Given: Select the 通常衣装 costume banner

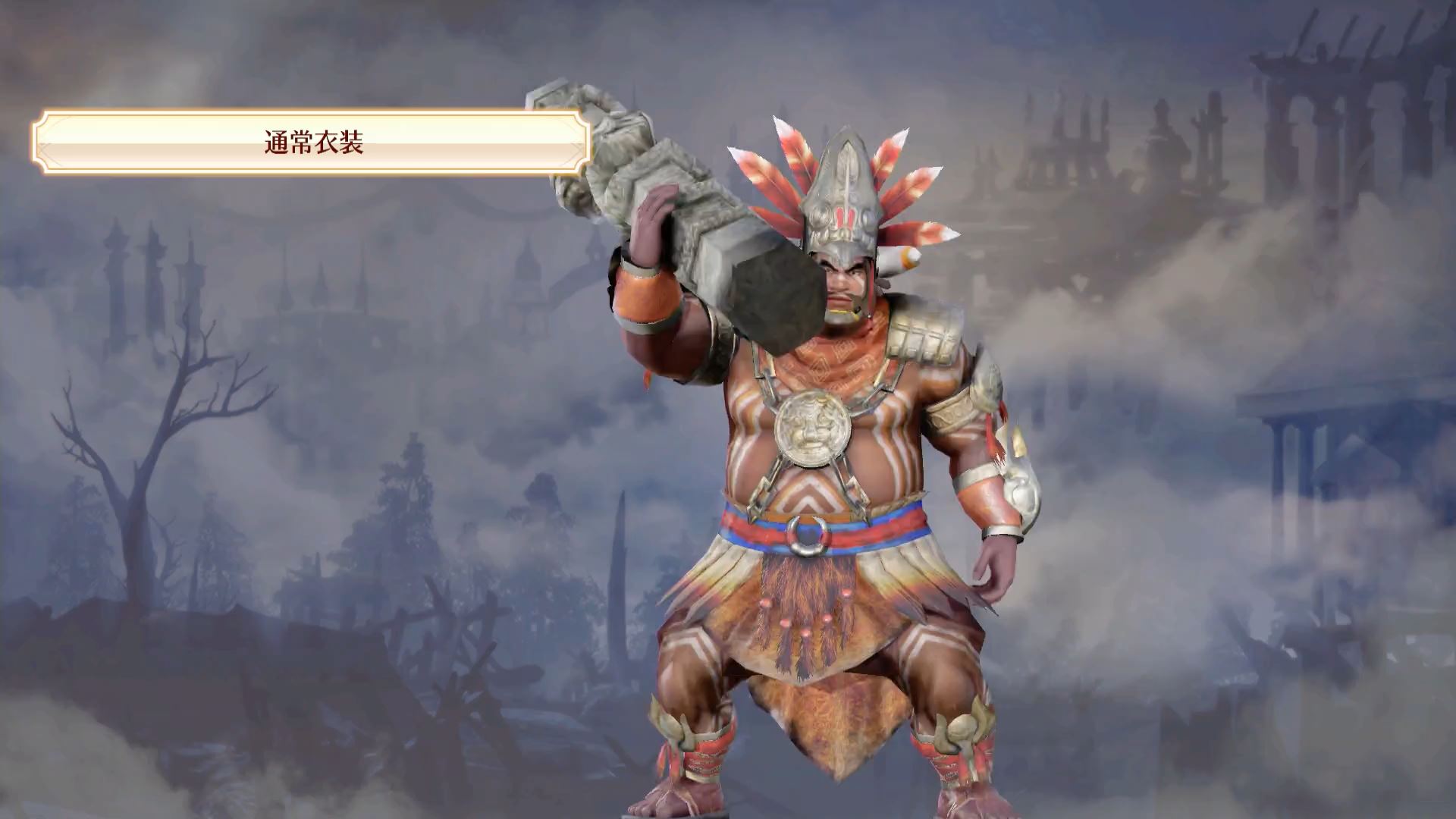Looking at the screenshot, I should click(x=312, y=143).
